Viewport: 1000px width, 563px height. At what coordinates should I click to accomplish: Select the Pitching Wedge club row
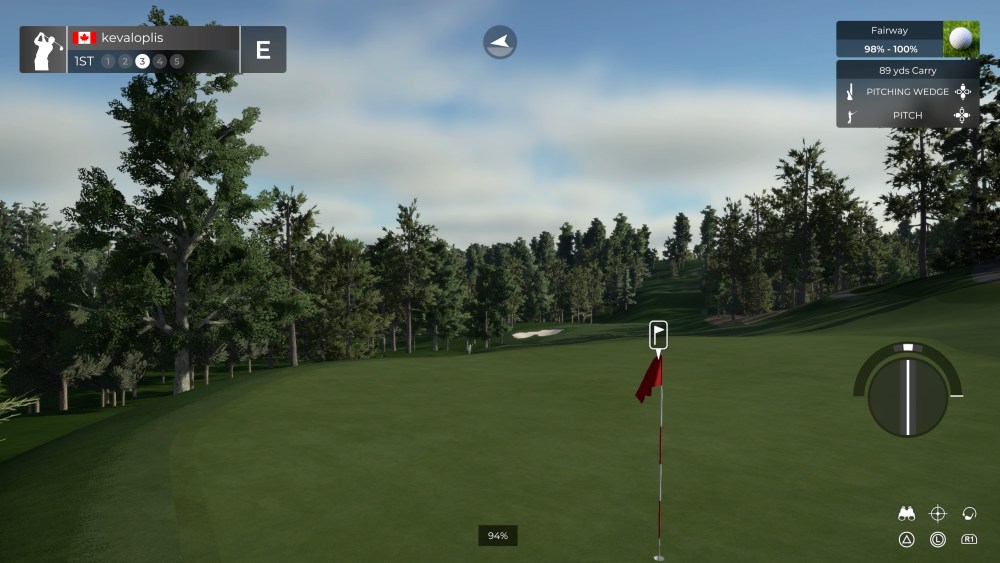(x=908, y=92)
